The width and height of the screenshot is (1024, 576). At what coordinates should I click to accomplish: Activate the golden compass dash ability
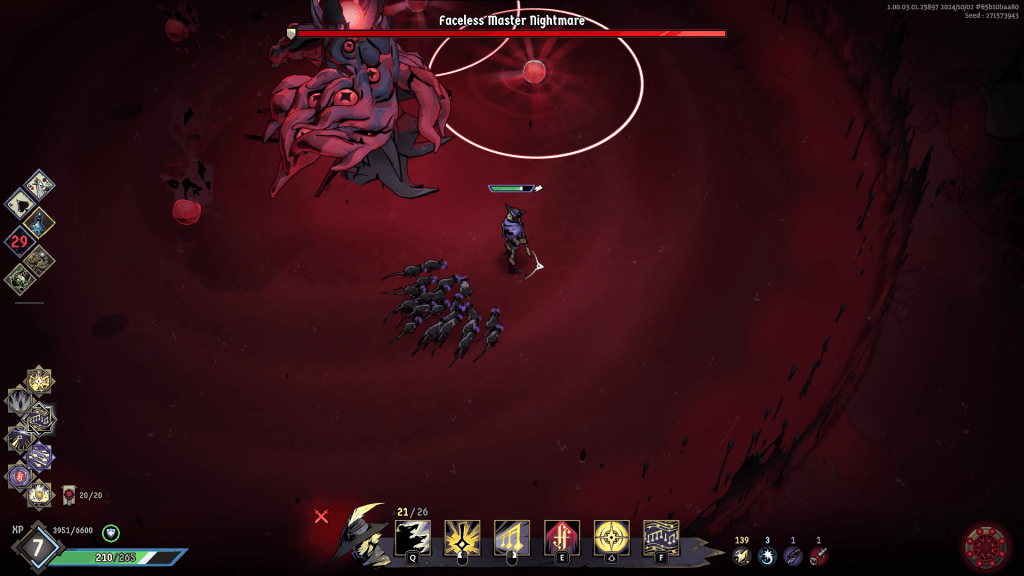[611, 538]
